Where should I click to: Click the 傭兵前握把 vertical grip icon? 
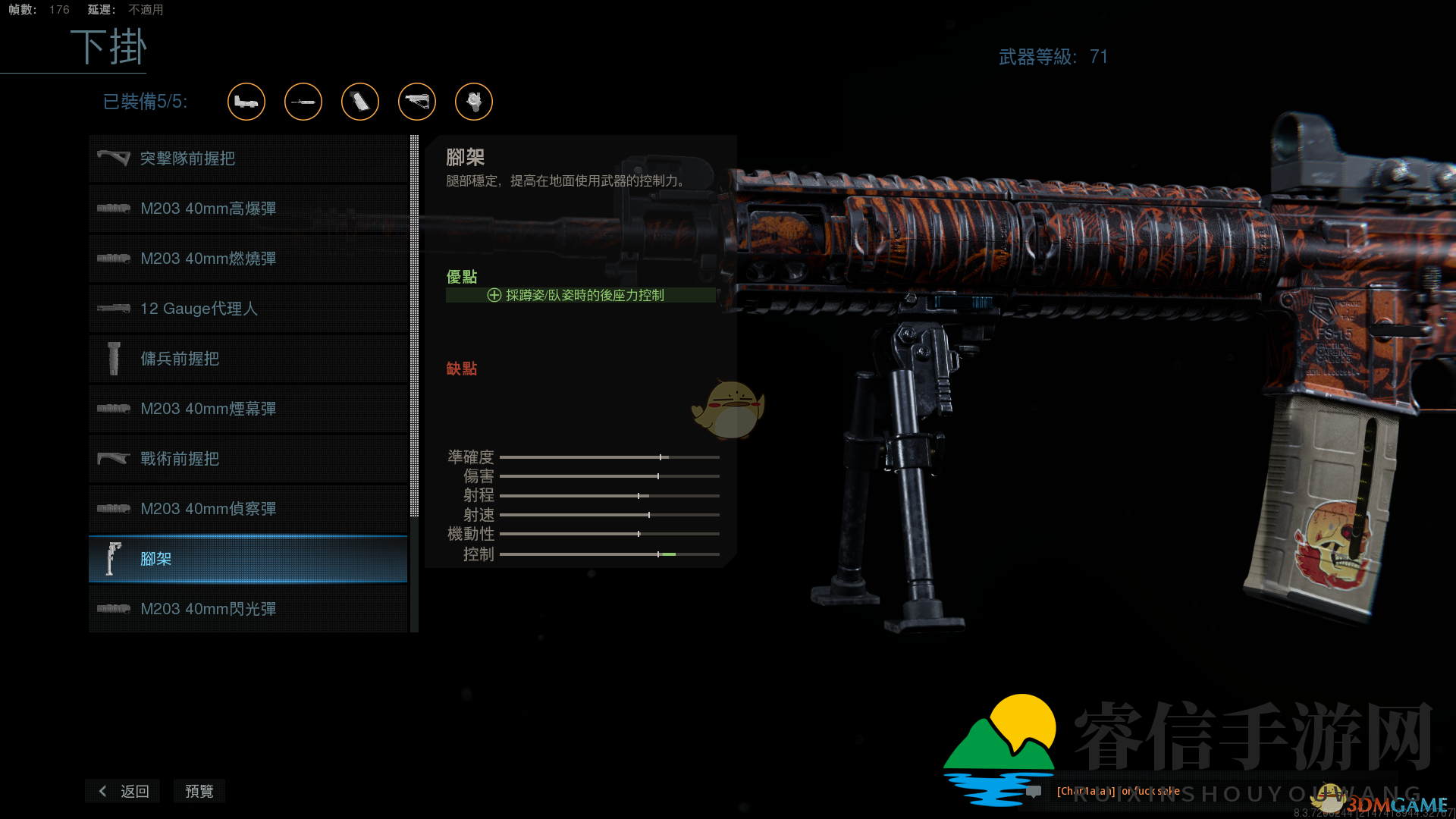[114, 358]
